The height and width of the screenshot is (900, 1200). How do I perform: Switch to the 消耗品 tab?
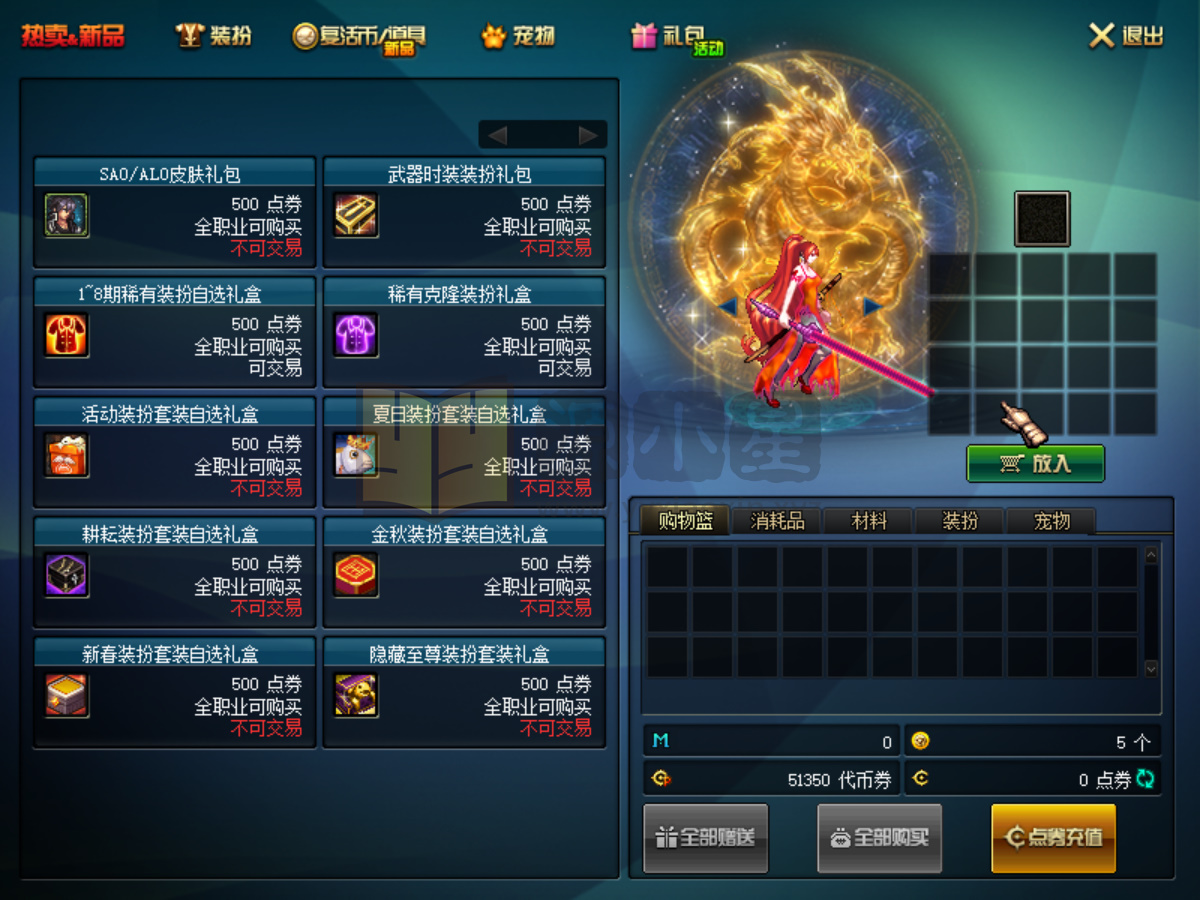(x=777, y=521)
